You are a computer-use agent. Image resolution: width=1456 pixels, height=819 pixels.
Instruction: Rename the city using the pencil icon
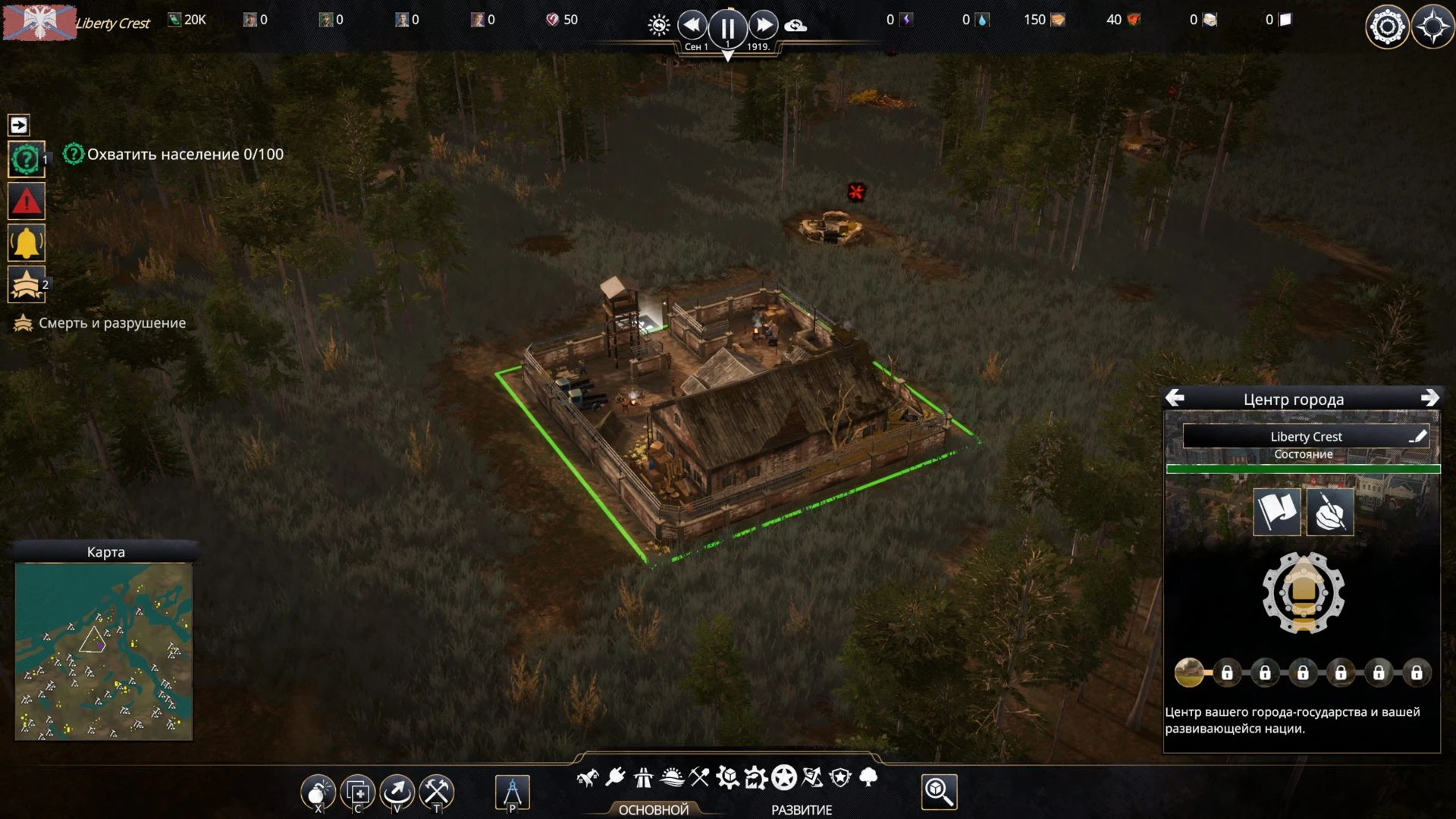[x=1417, y=436]
